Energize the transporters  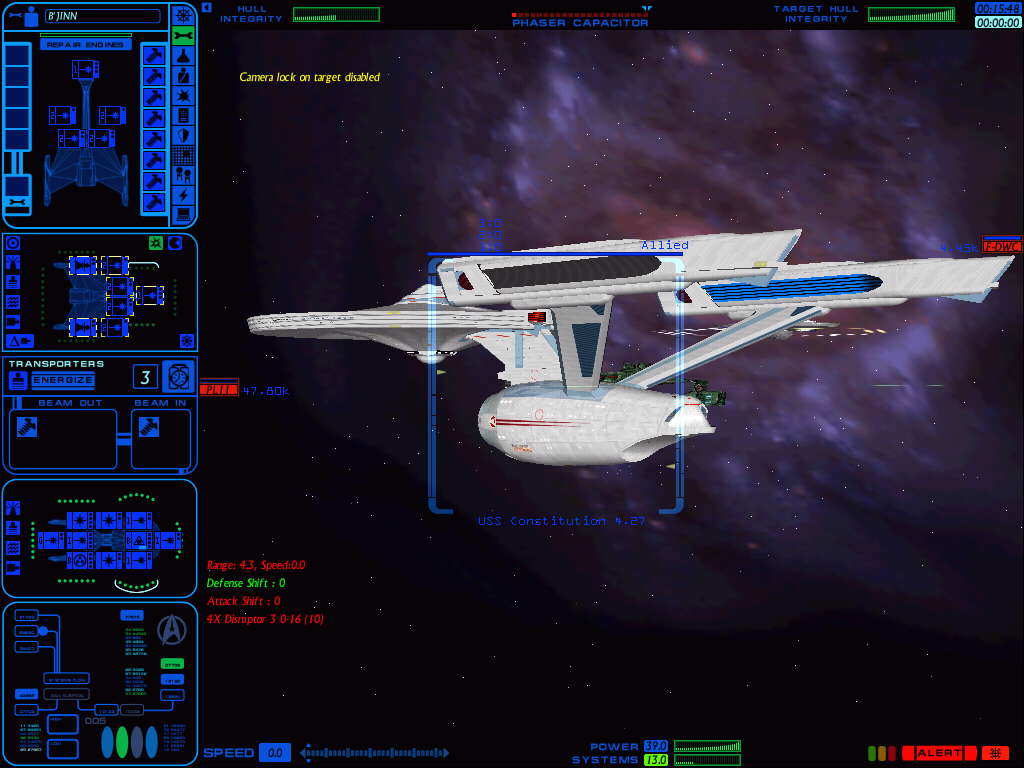[63, 380]
